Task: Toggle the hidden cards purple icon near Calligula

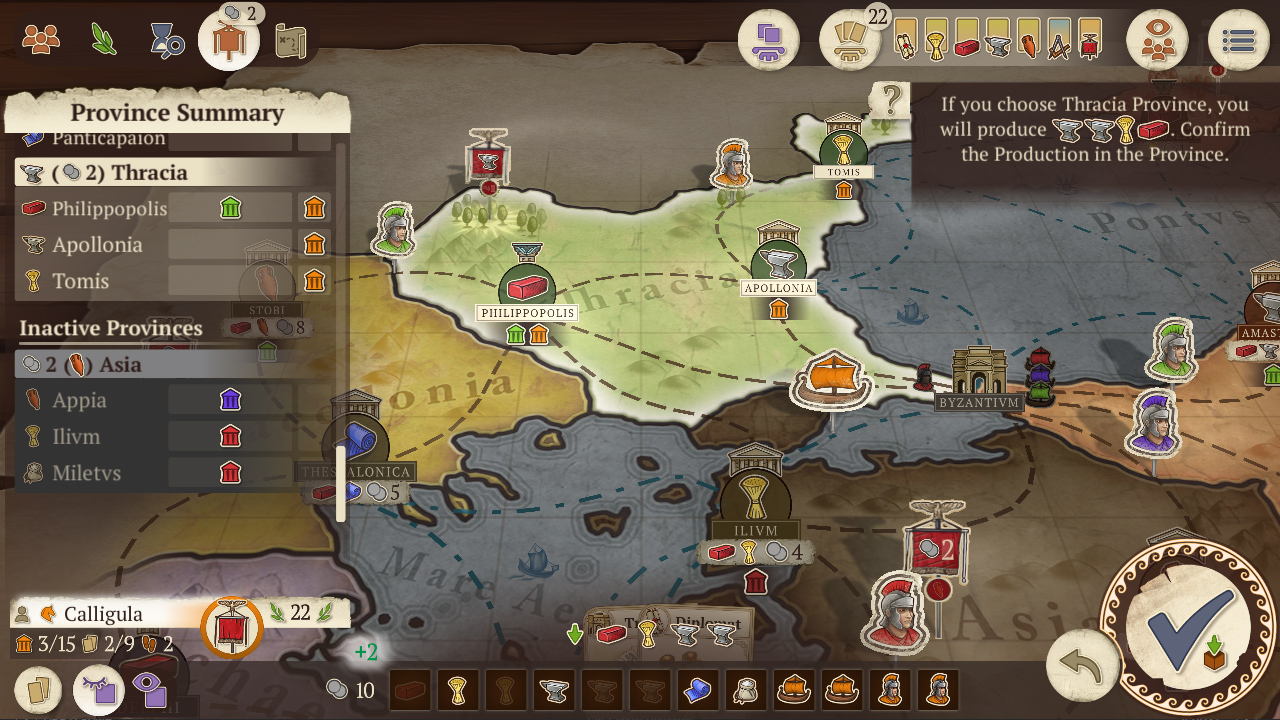Action: (101, 690)
